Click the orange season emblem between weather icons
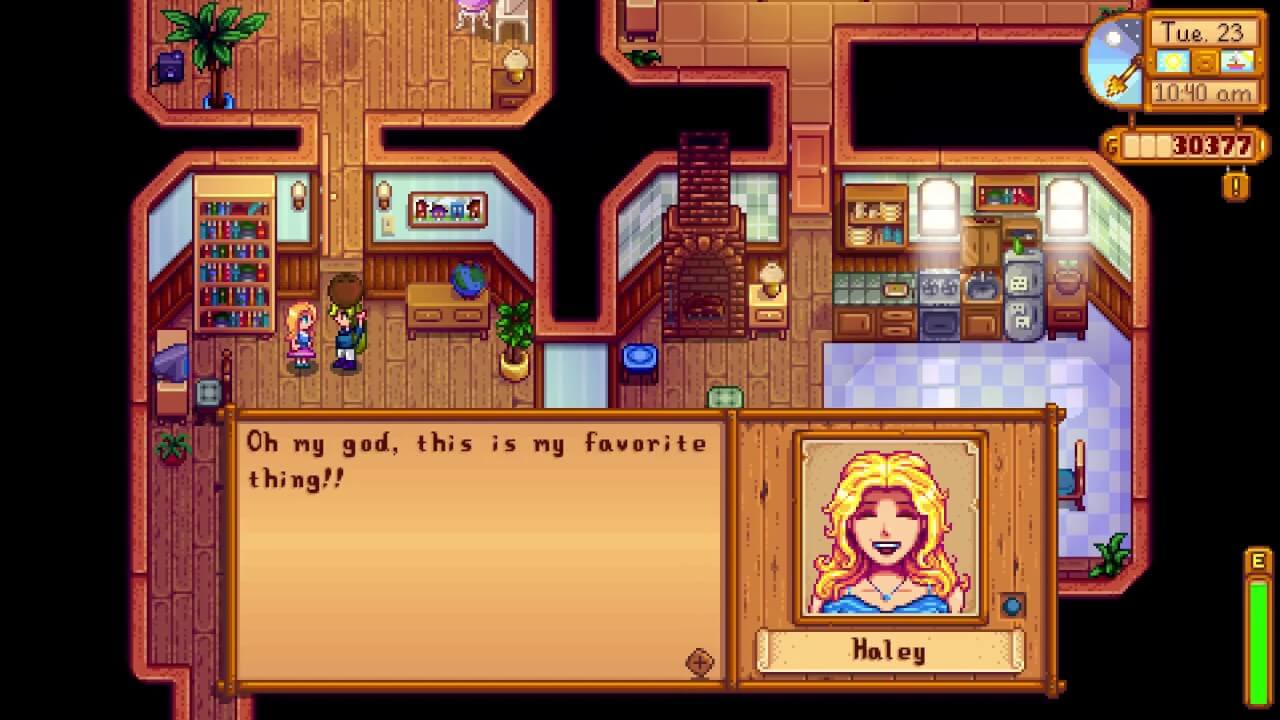The height and width of the screenshot is (720, 1280). coord(1204,60)
